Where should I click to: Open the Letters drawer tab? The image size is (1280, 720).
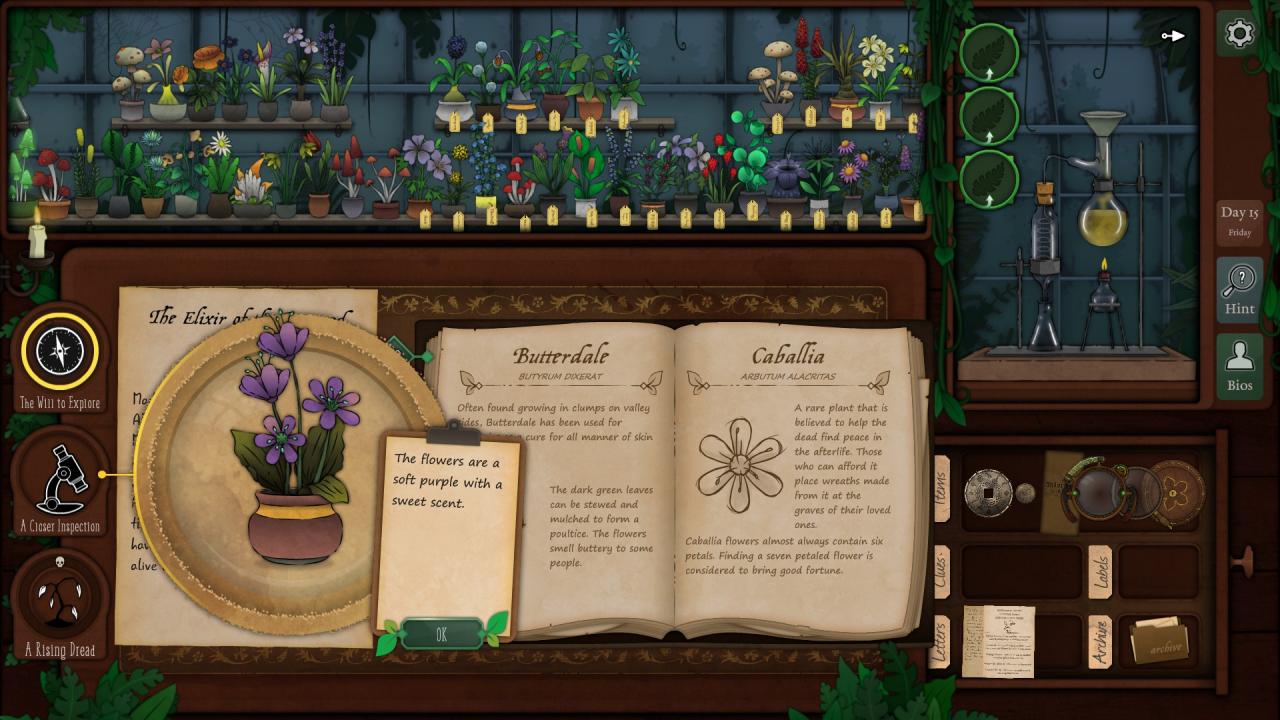coord(940,641)
